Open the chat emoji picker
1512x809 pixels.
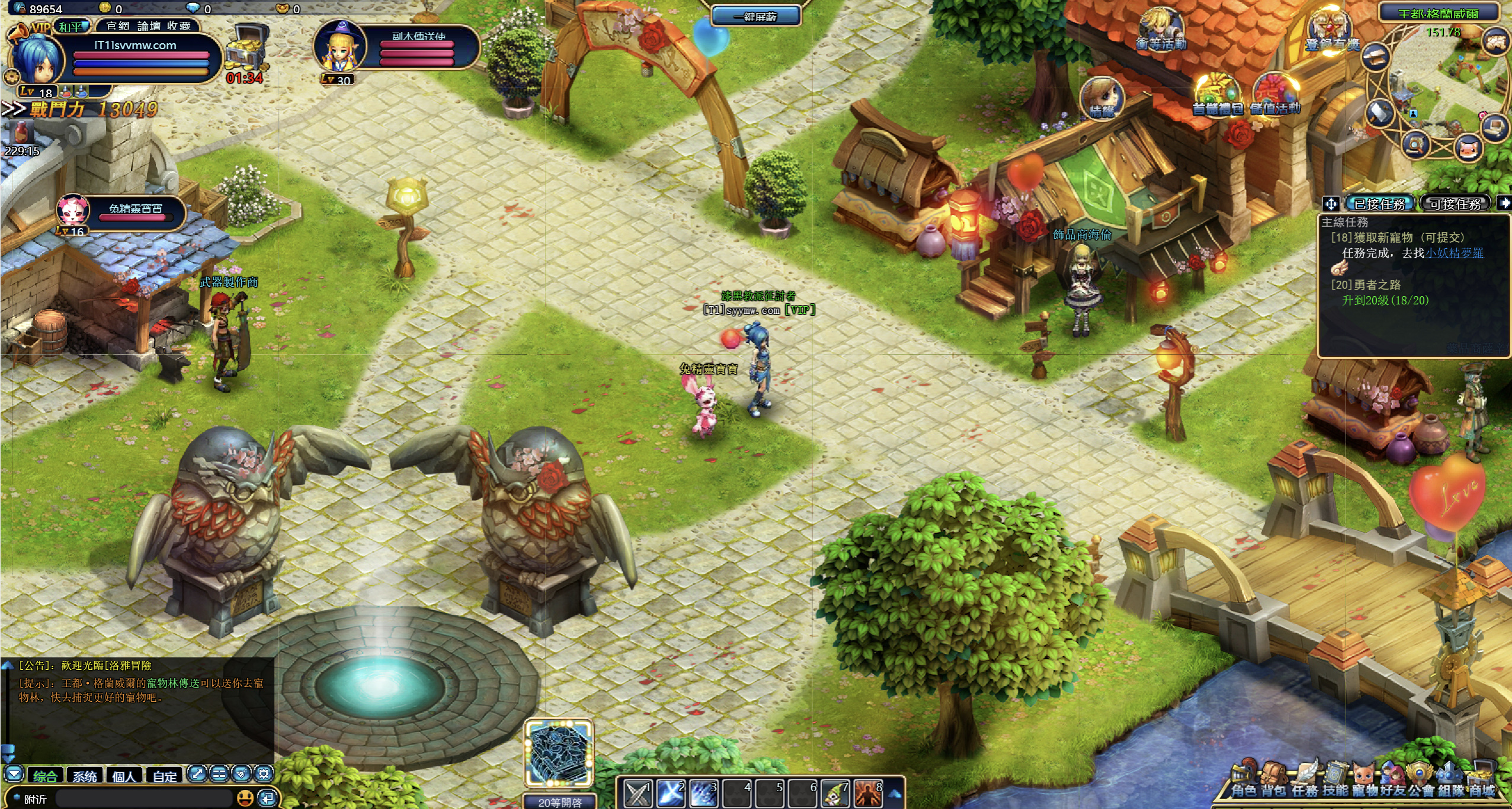(245, 798)
